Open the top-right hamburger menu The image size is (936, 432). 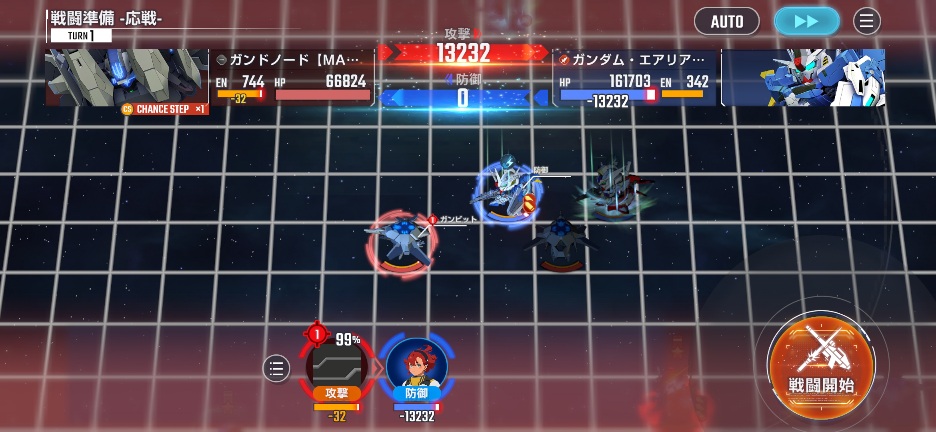pyautogui.click(x=867, y=21)
